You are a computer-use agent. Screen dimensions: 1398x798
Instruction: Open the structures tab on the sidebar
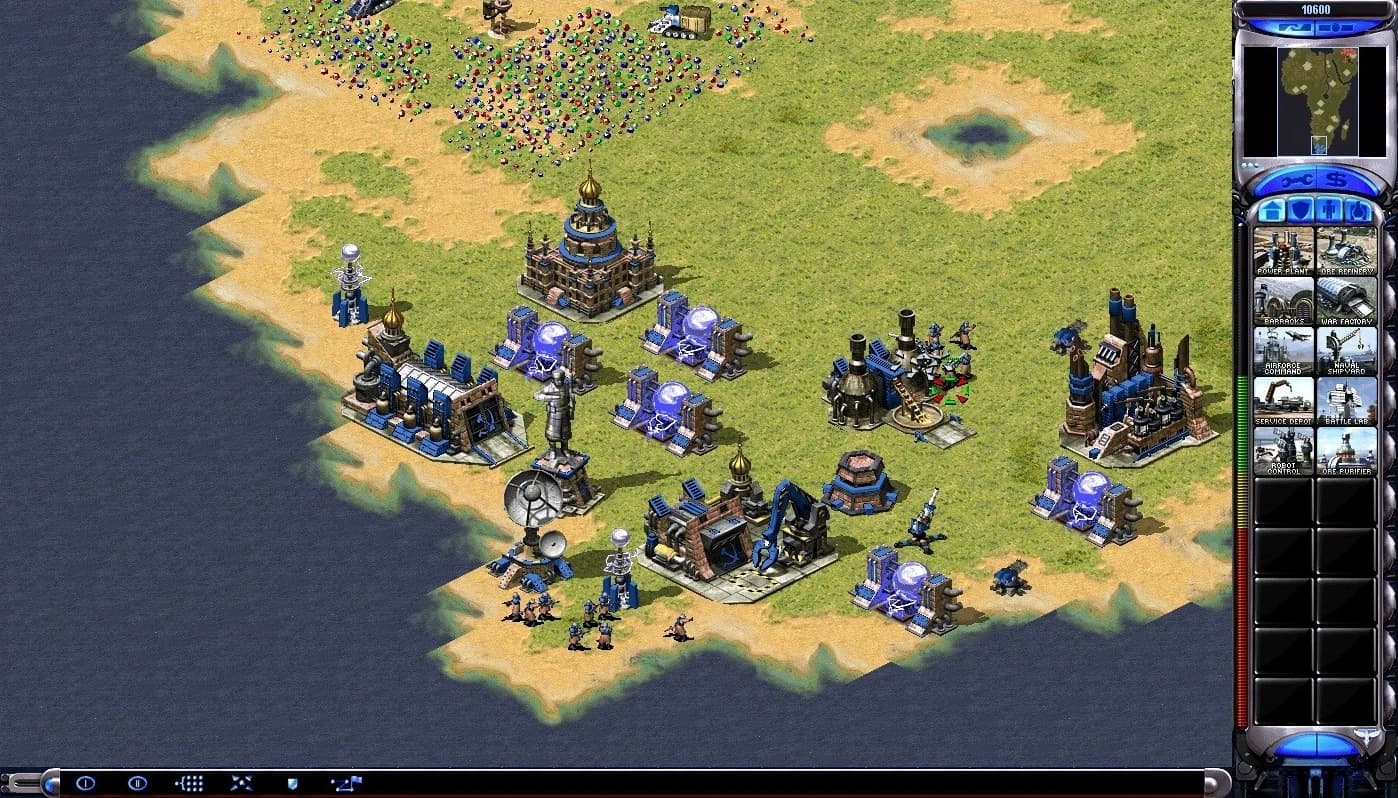(1272, 209)
